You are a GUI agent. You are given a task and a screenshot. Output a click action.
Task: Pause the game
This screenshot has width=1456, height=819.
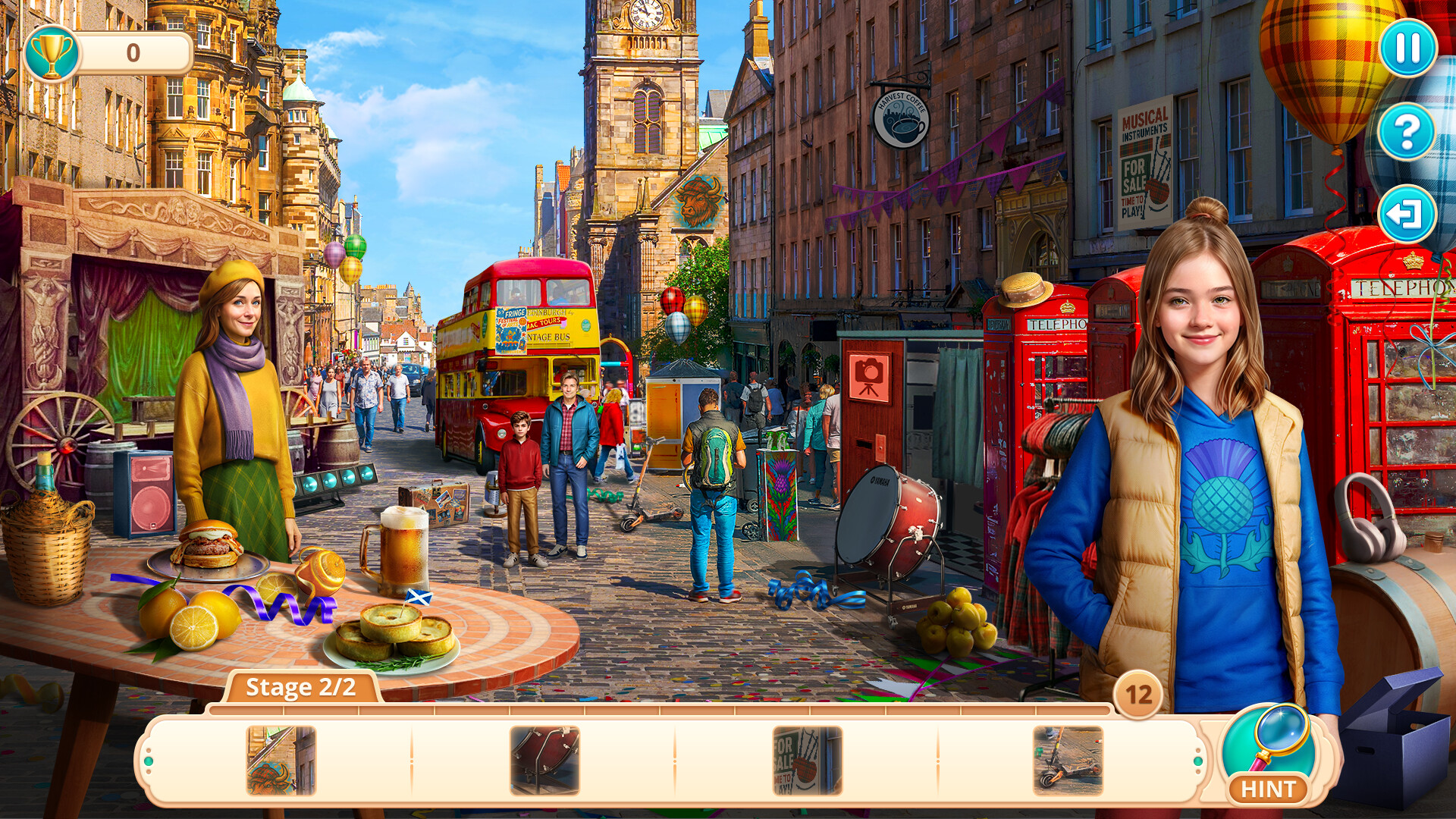(1408, 48)
